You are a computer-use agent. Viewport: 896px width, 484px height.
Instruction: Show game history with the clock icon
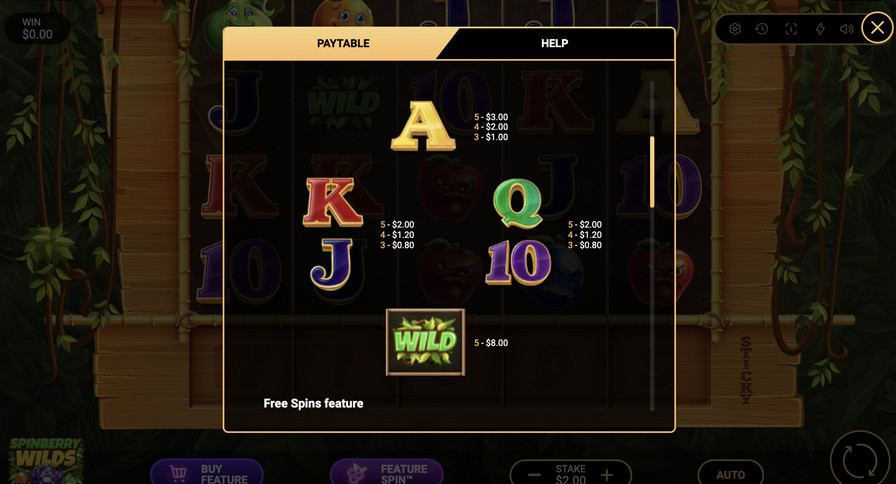[x=762, y=29]
